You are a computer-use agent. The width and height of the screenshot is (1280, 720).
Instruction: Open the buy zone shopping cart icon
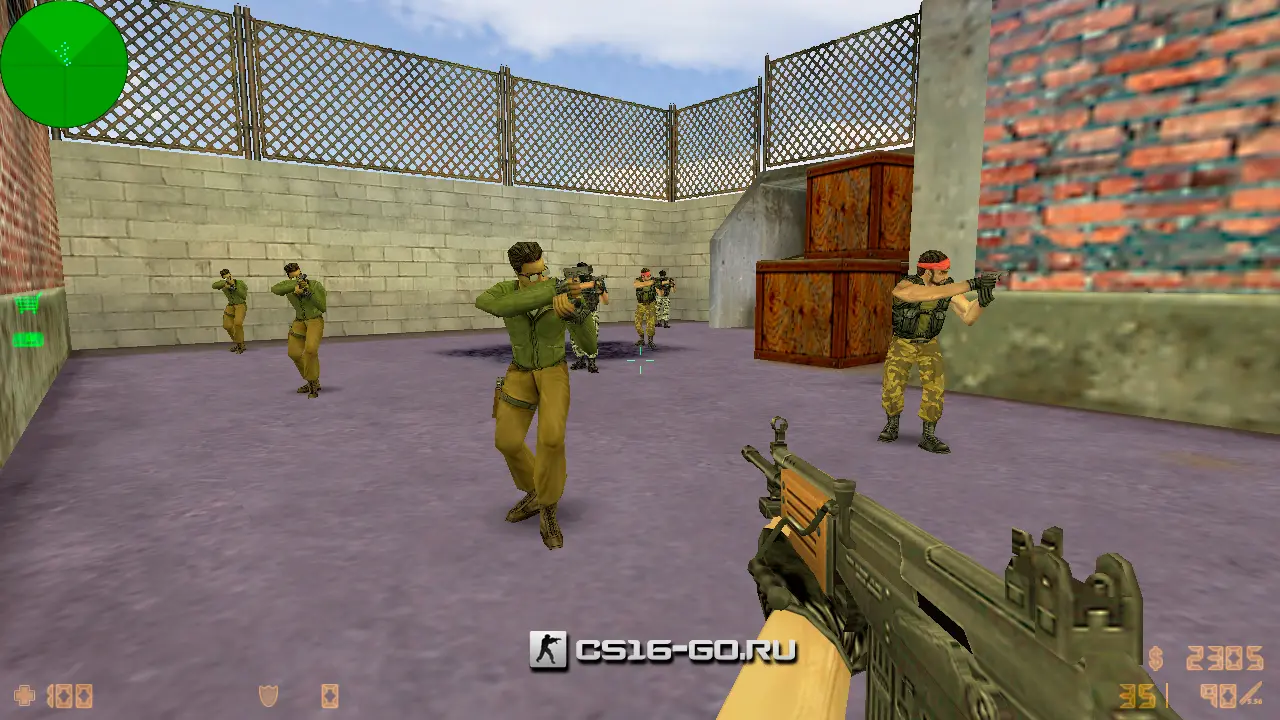pyautogui.click(x=27, y=305)
